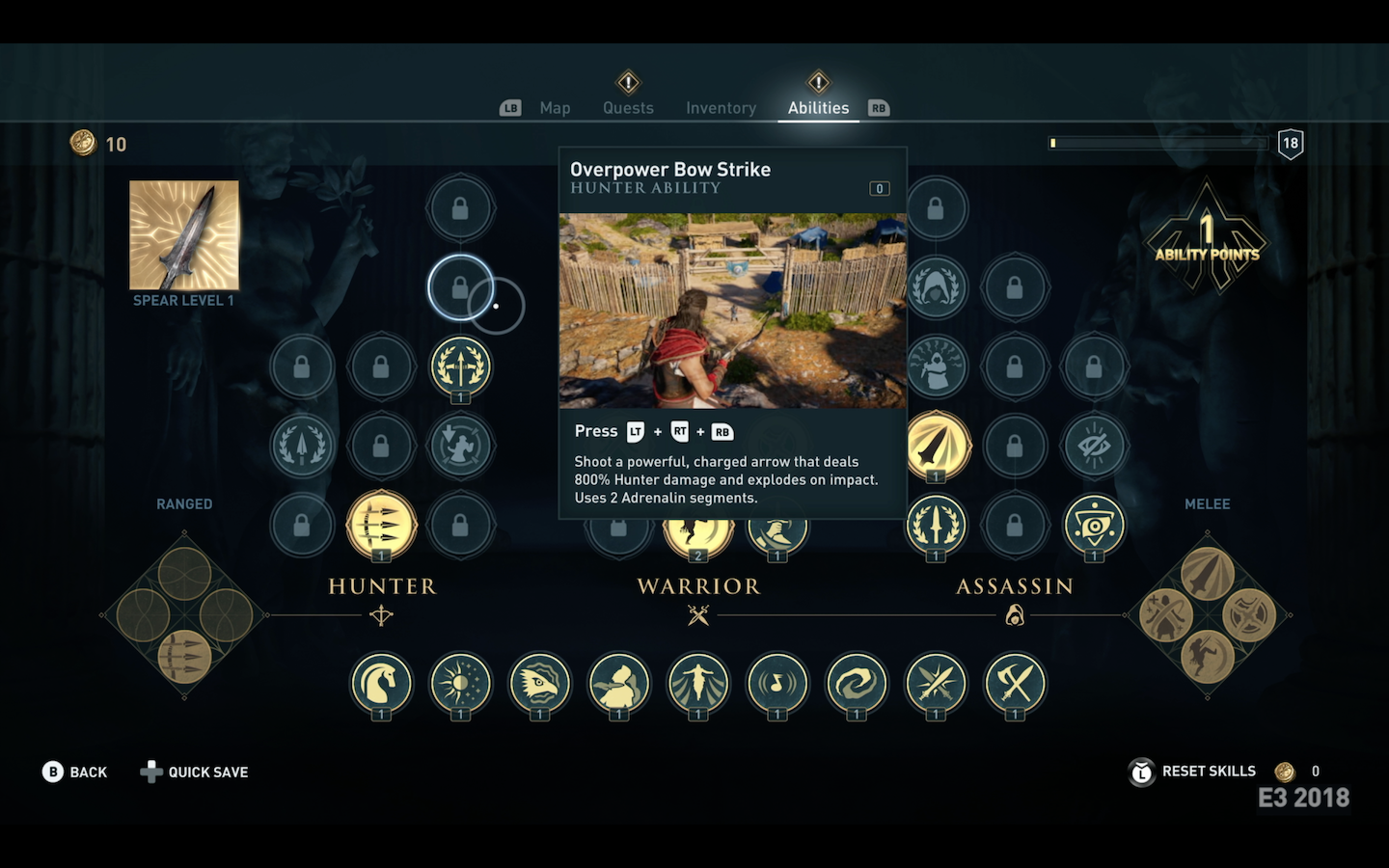
Task: Reset skills
Action: point(1208,772)
